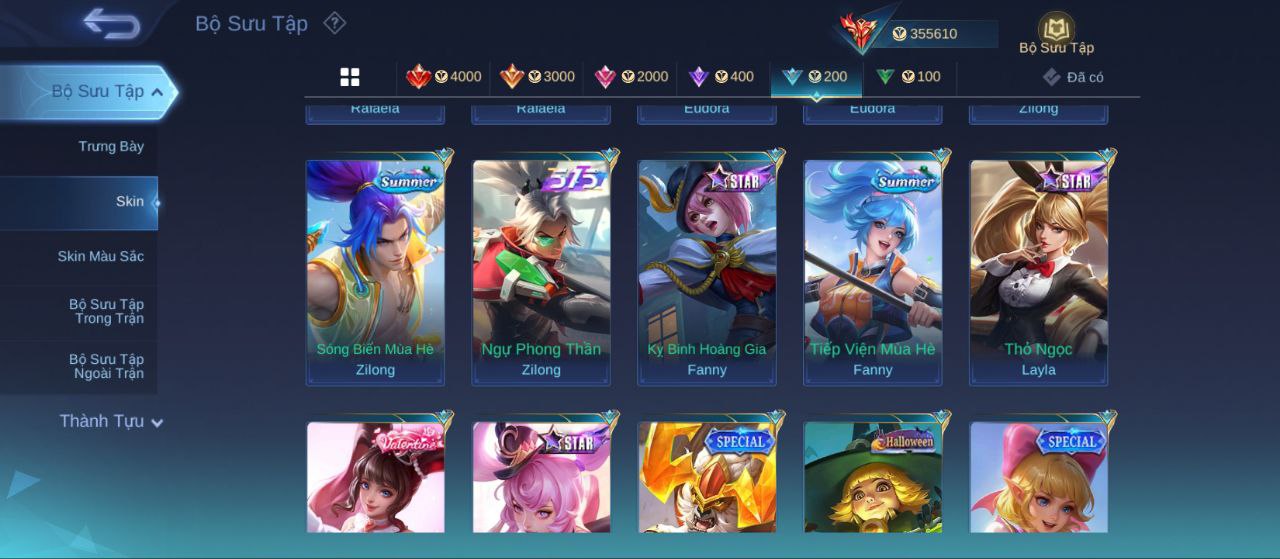Image resolution: width=1280 pixels, height=559 pixels.
Task: Select the 2000 points tier tab
Action: pyautogui.click(x=631, y=77)
